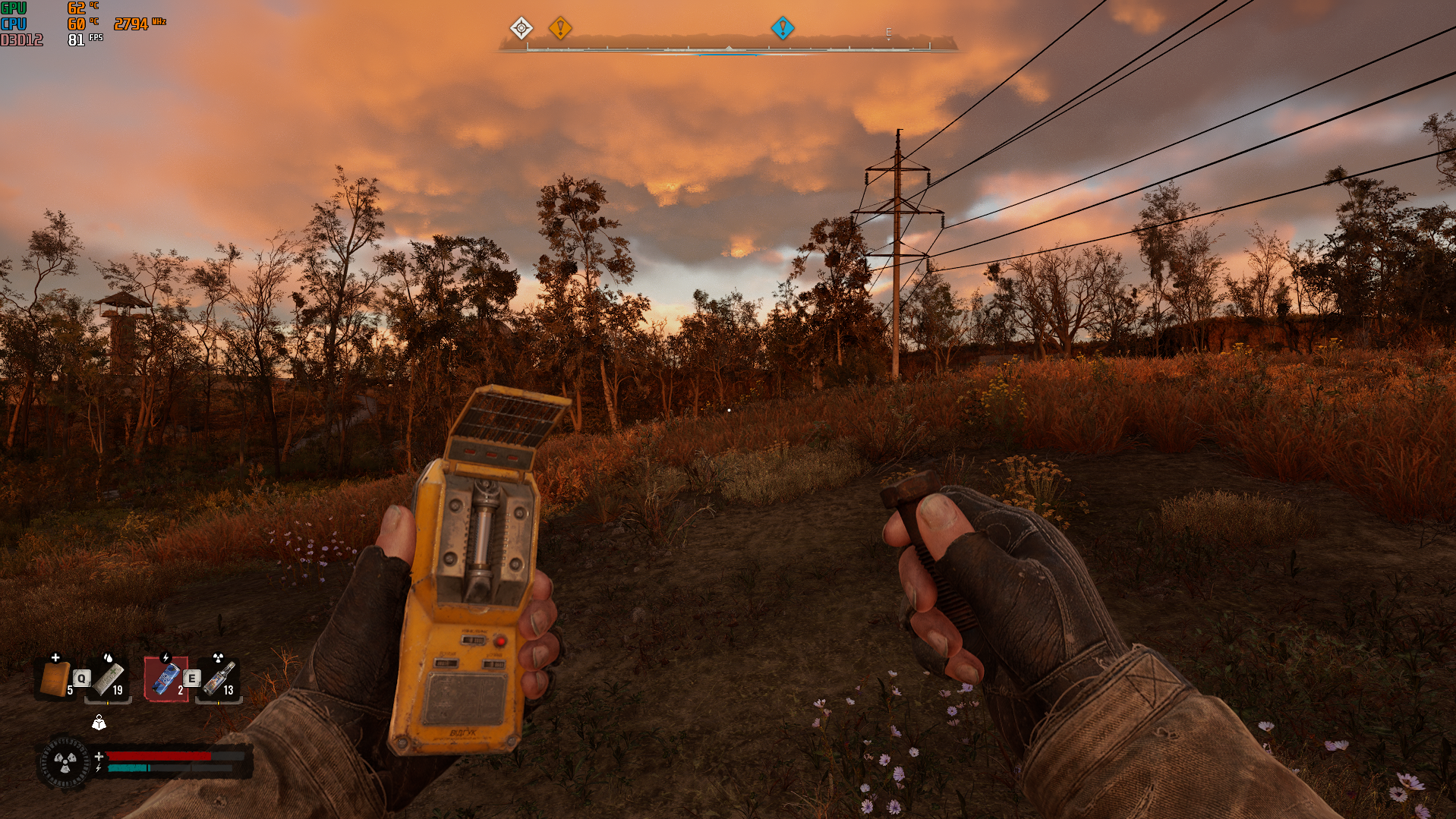
Task: Click the radiation gauge dial
Action: (x=64, y=762)
